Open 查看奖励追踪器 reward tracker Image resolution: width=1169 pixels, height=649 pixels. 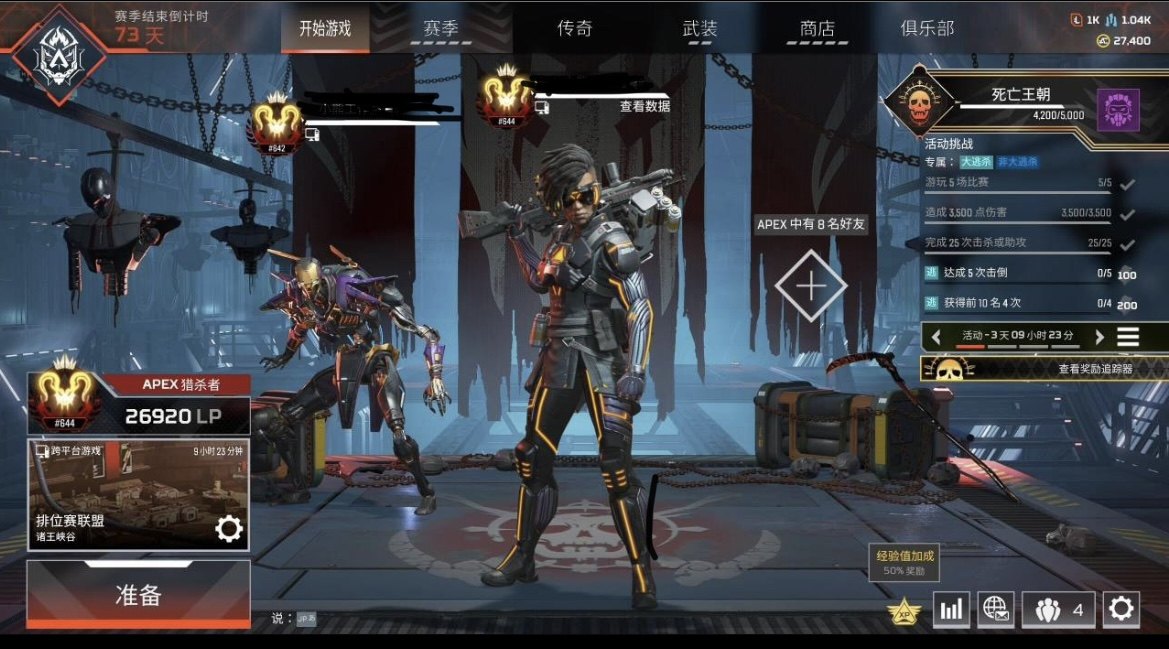pos(1045,369)
